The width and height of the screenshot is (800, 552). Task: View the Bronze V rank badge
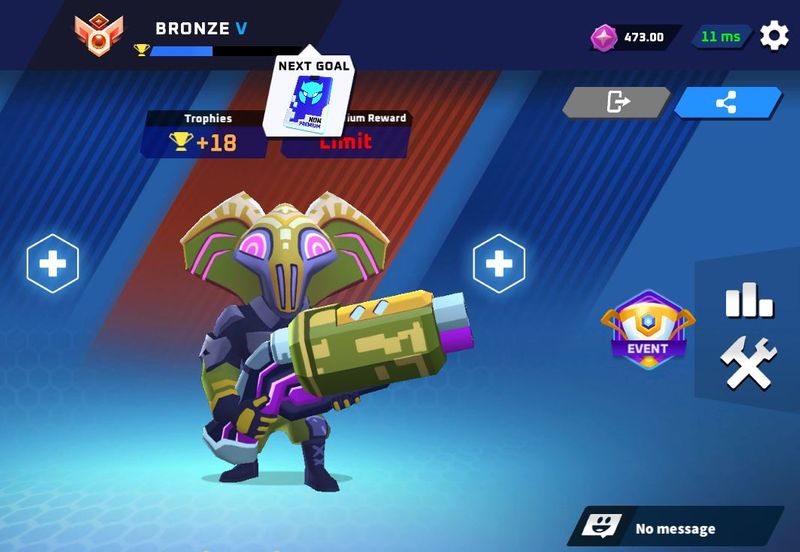pyautogui.click(x=99, y=36)
